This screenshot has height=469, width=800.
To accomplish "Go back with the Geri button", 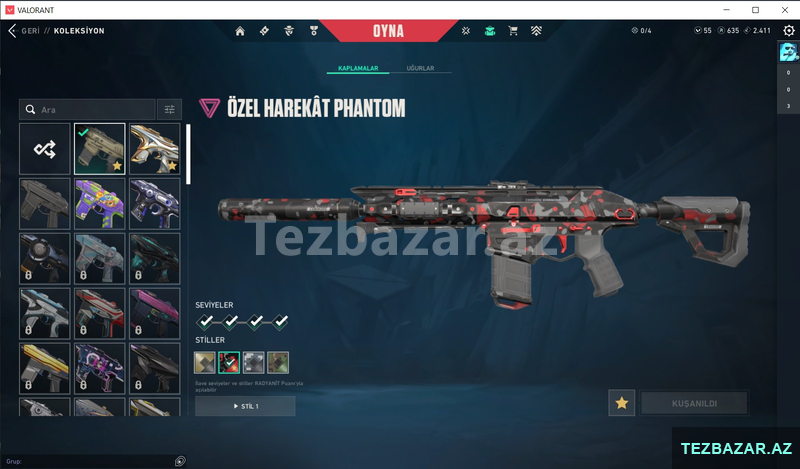I will pos(23,31).
